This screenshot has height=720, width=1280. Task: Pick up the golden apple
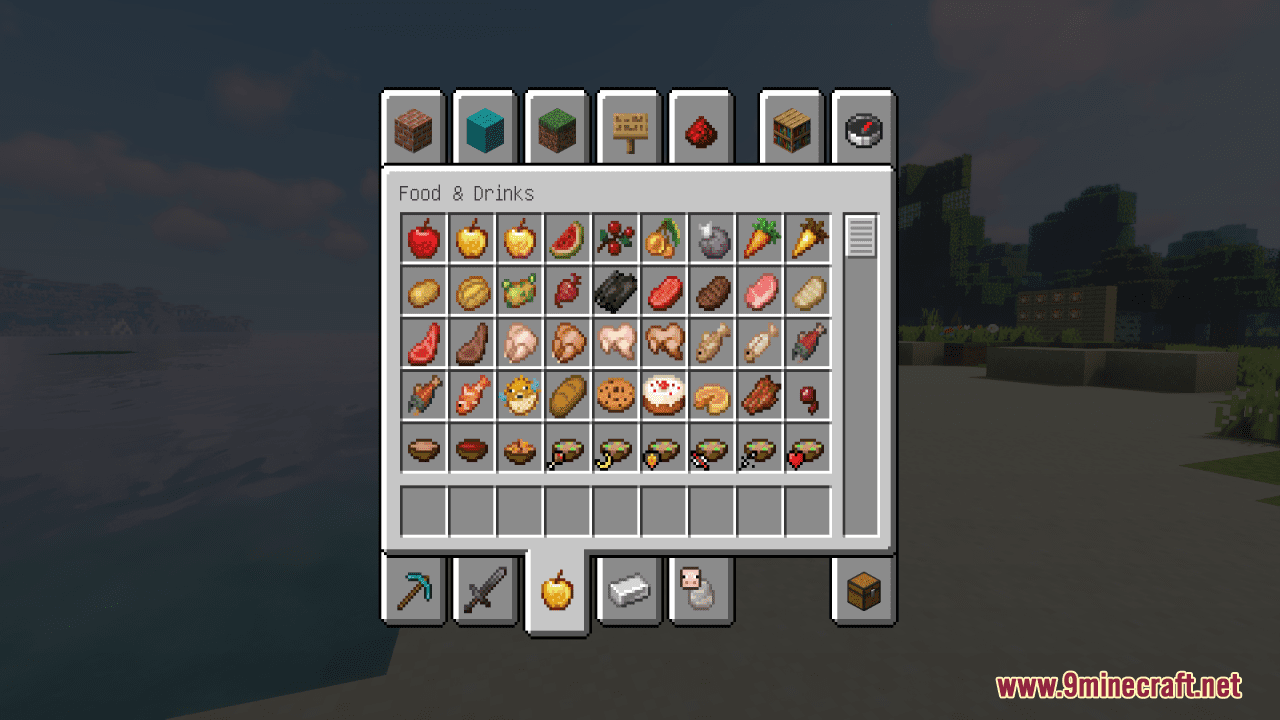[471, 240]
